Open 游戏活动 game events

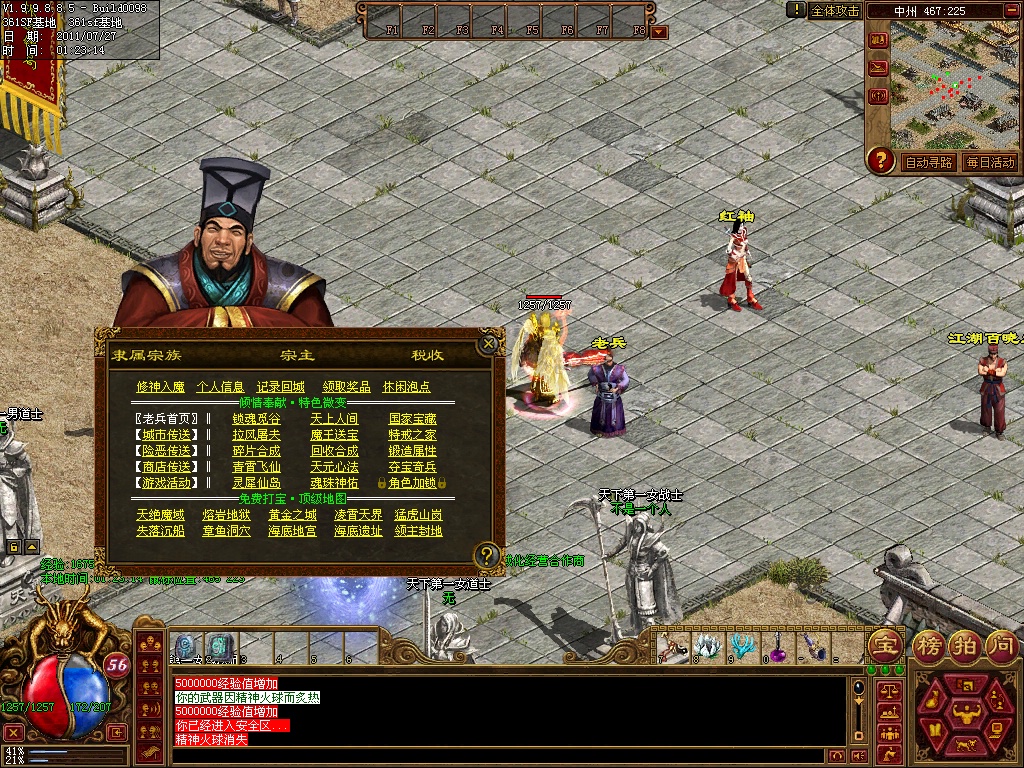166,483
